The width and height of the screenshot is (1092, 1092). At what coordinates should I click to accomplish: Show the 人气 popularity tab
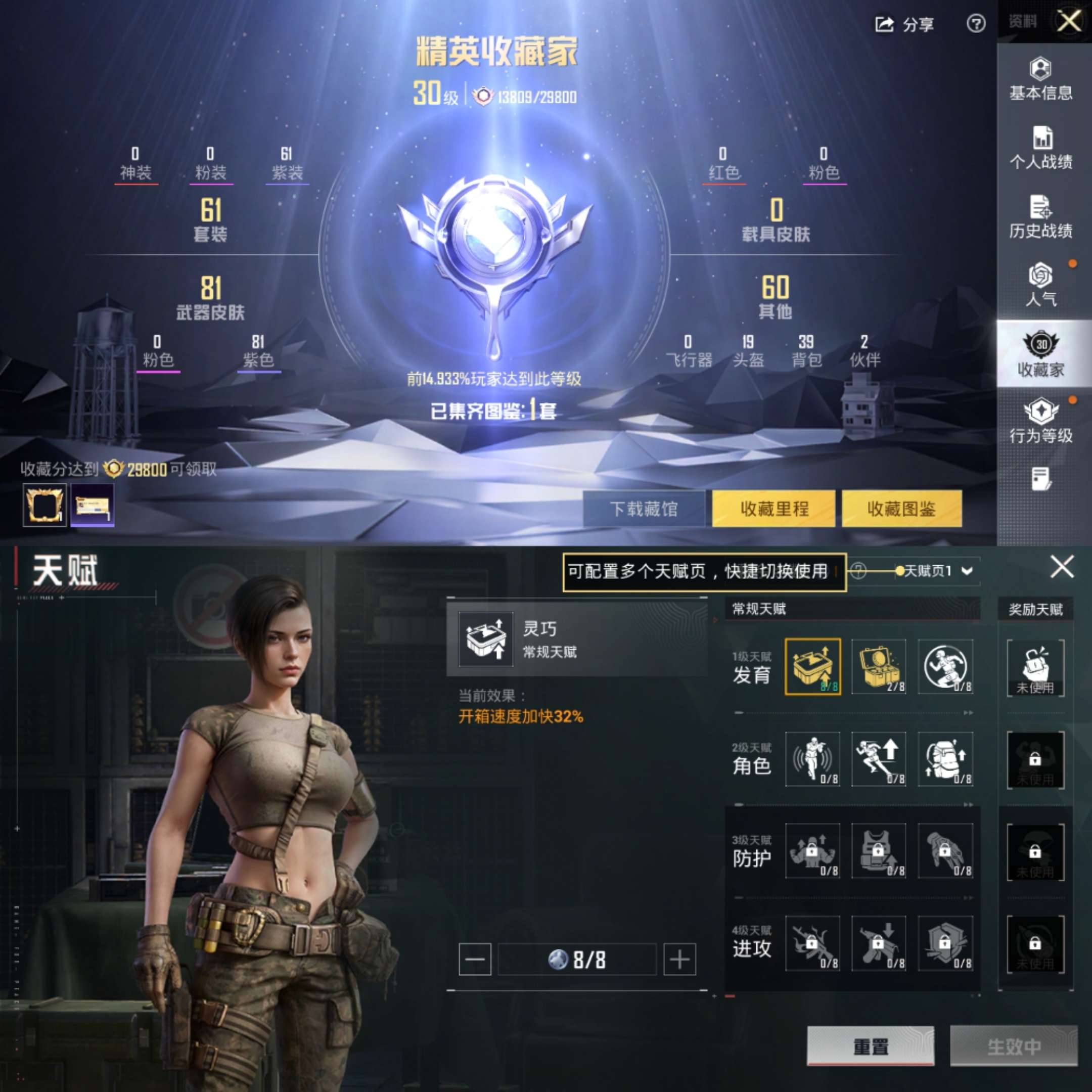pos(1040,285)
